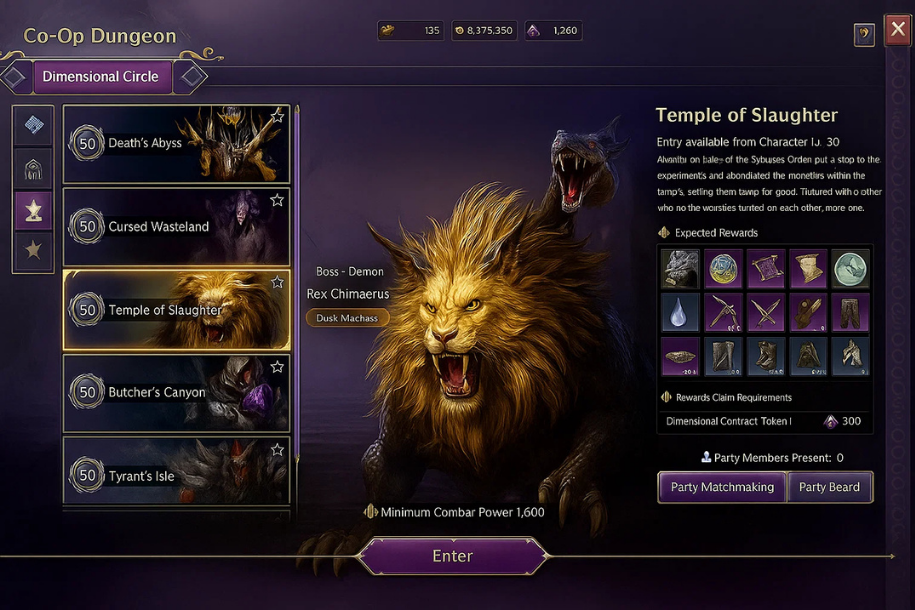This screenshot has width=915, height=610.
Task: Toggle the Cursed Wasteland favorite star
Action: (x=277, y=201)
